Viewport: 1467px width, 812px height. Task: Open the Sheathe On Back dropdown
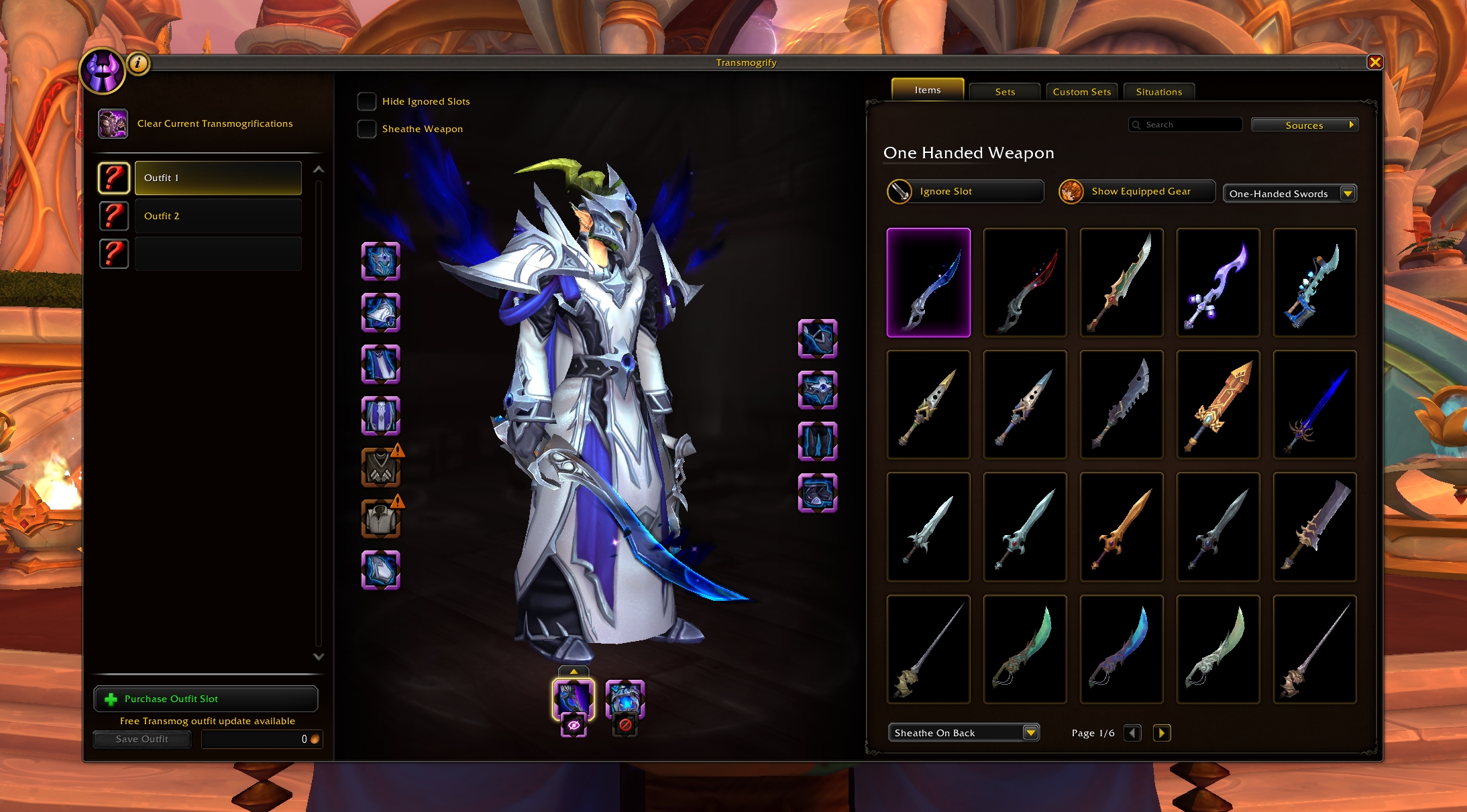coord(963,732)
